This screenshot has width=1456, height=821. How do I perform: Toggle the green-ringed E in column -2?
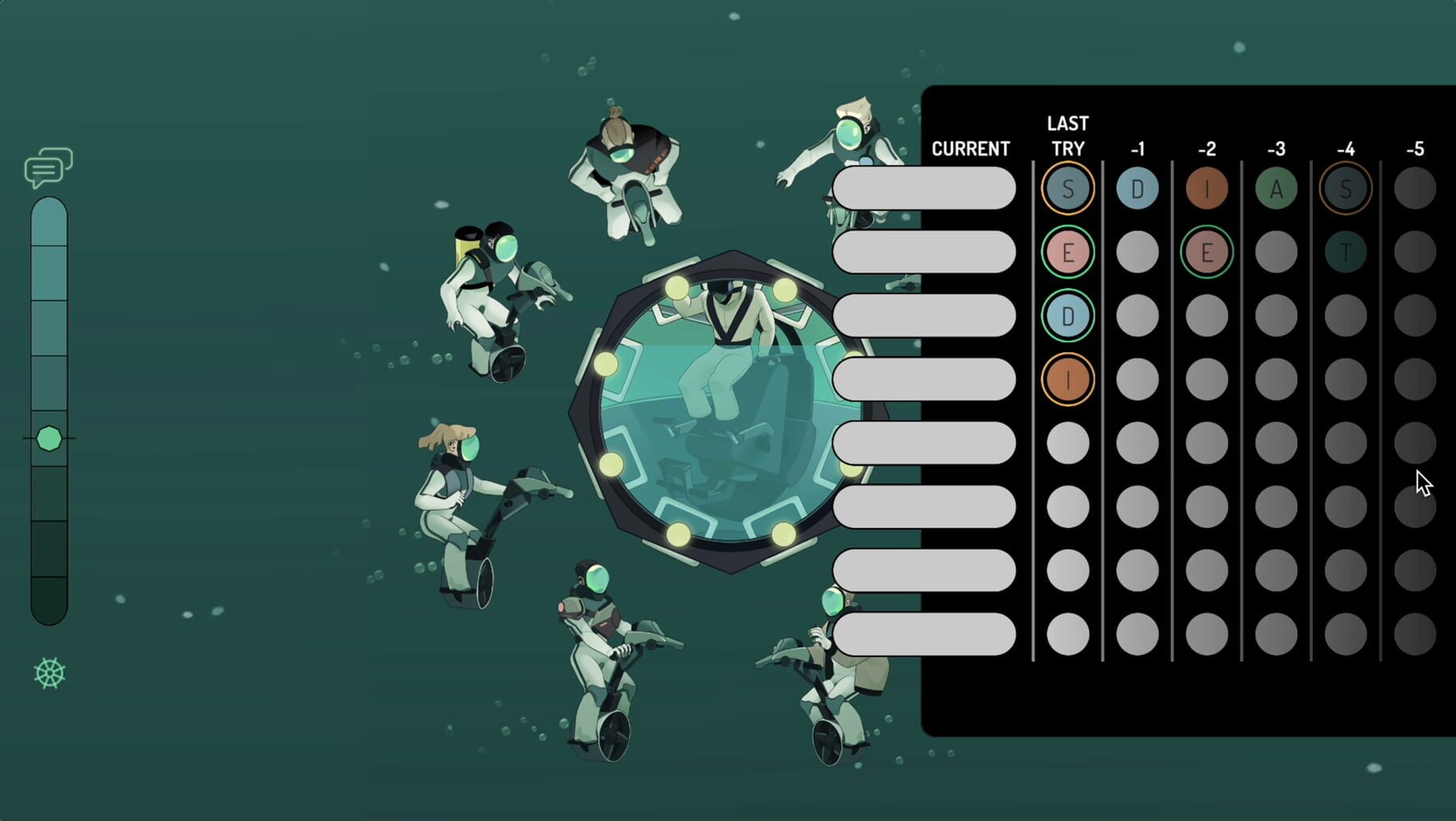(1207, 252)
